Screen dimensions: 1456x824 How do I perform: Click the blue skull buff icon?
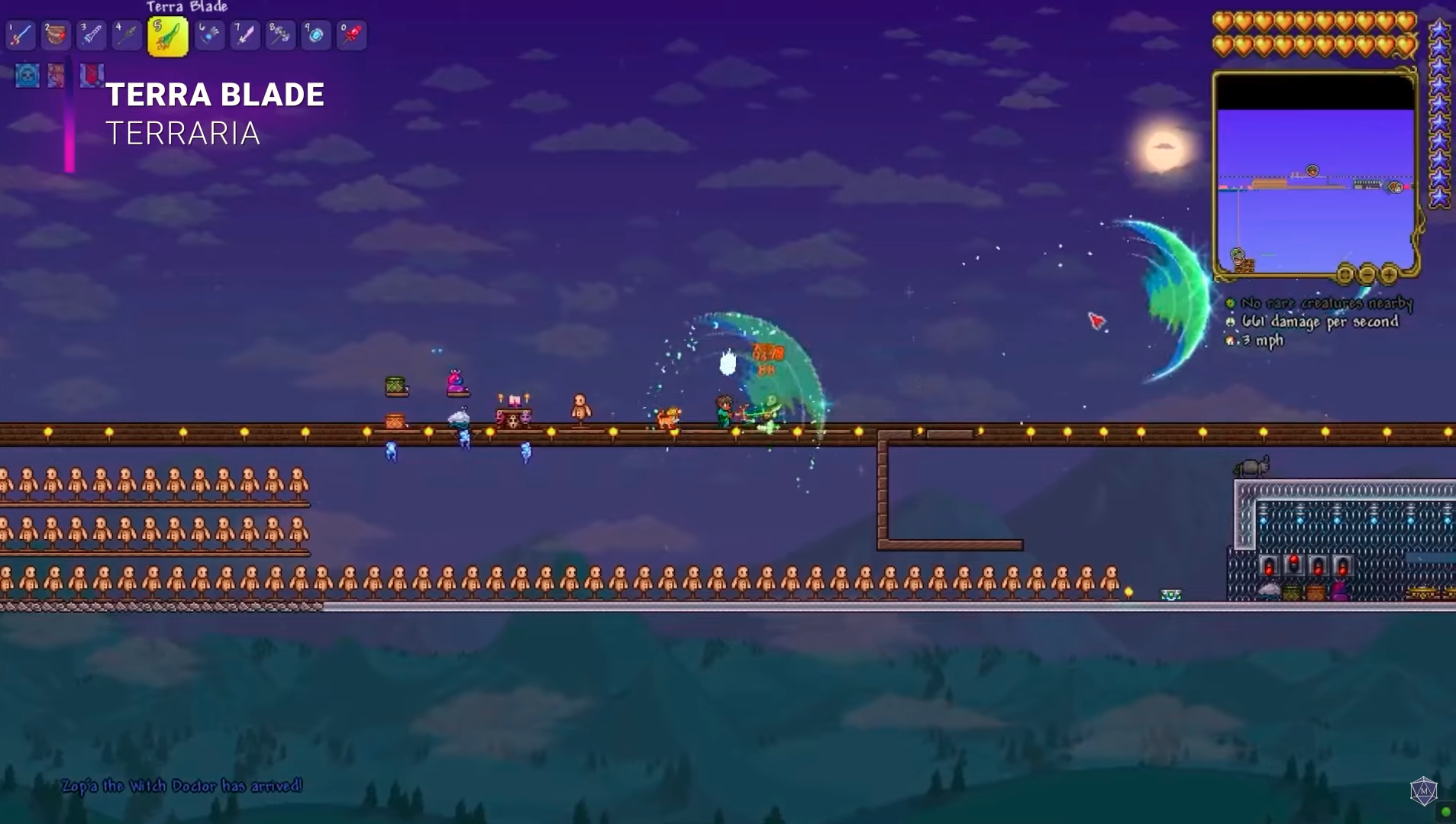[27, 76]
